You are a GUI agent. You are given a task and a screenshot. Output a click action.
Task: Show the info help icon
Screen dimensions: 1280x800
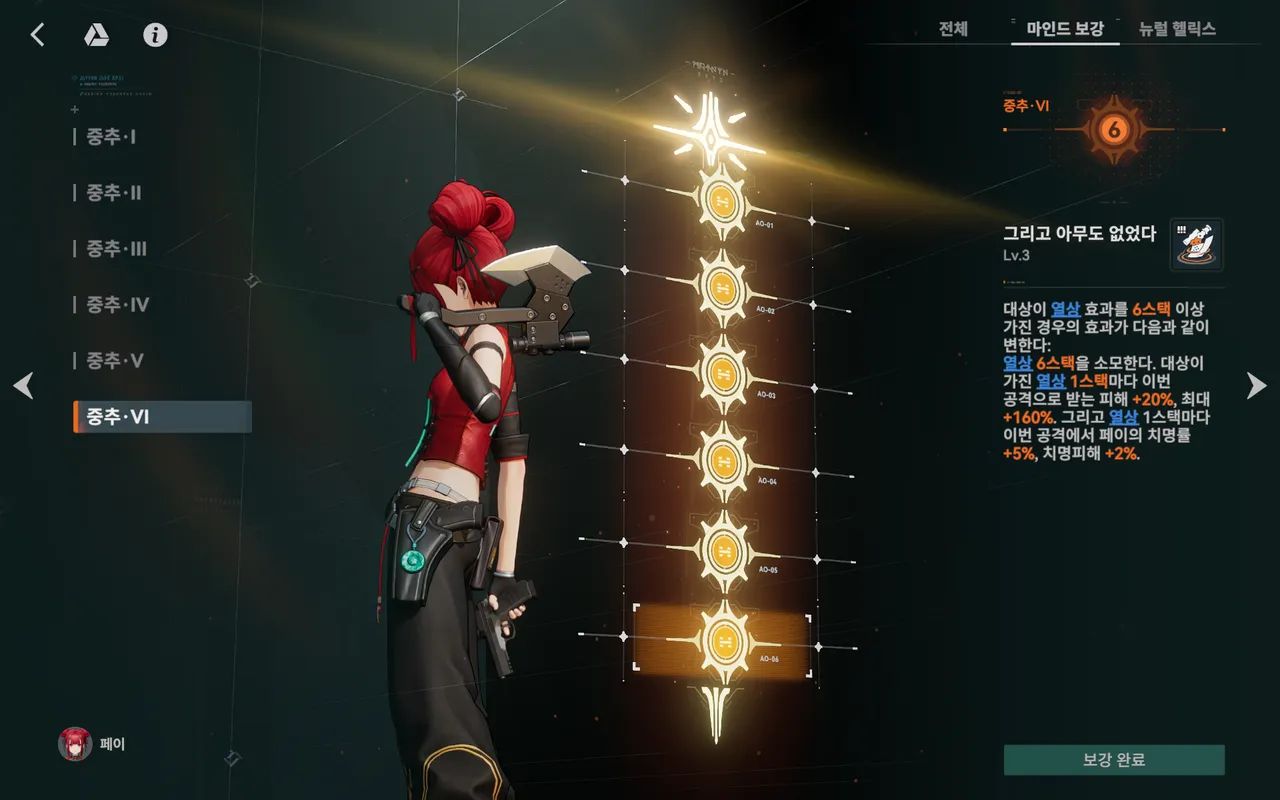[155, 35]
